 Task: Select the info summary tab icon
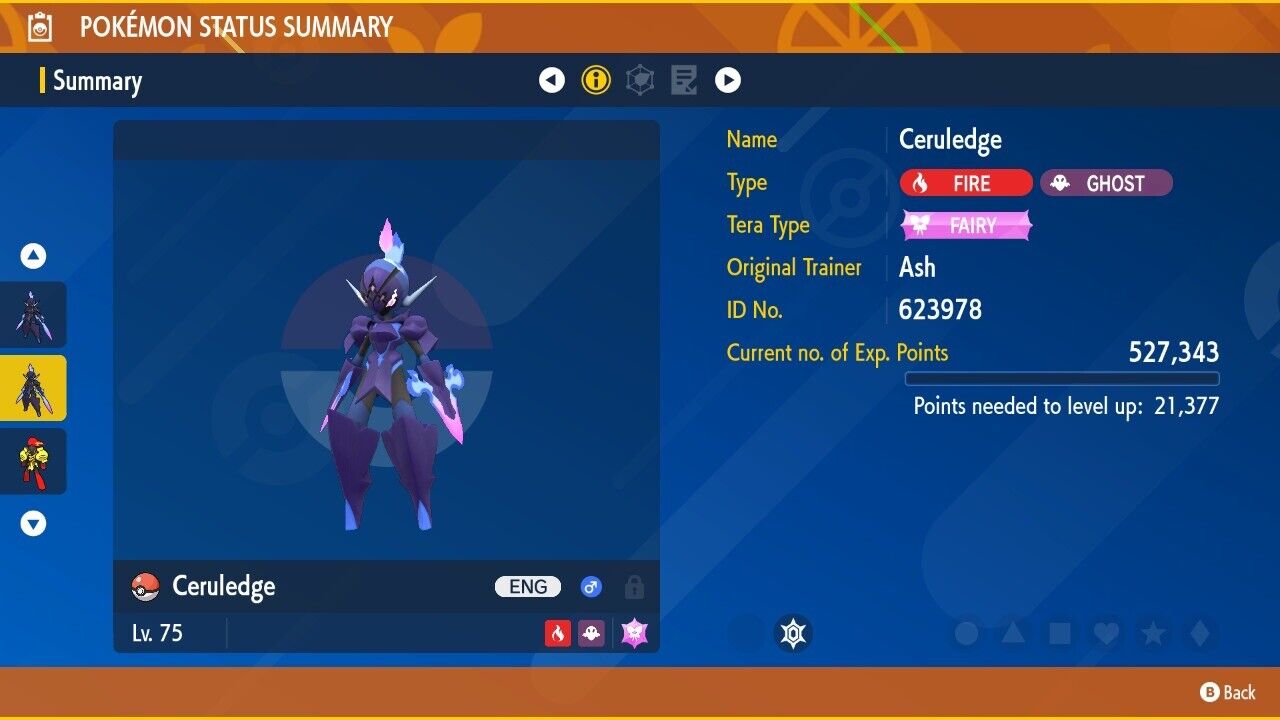click(x=596, y=80)
